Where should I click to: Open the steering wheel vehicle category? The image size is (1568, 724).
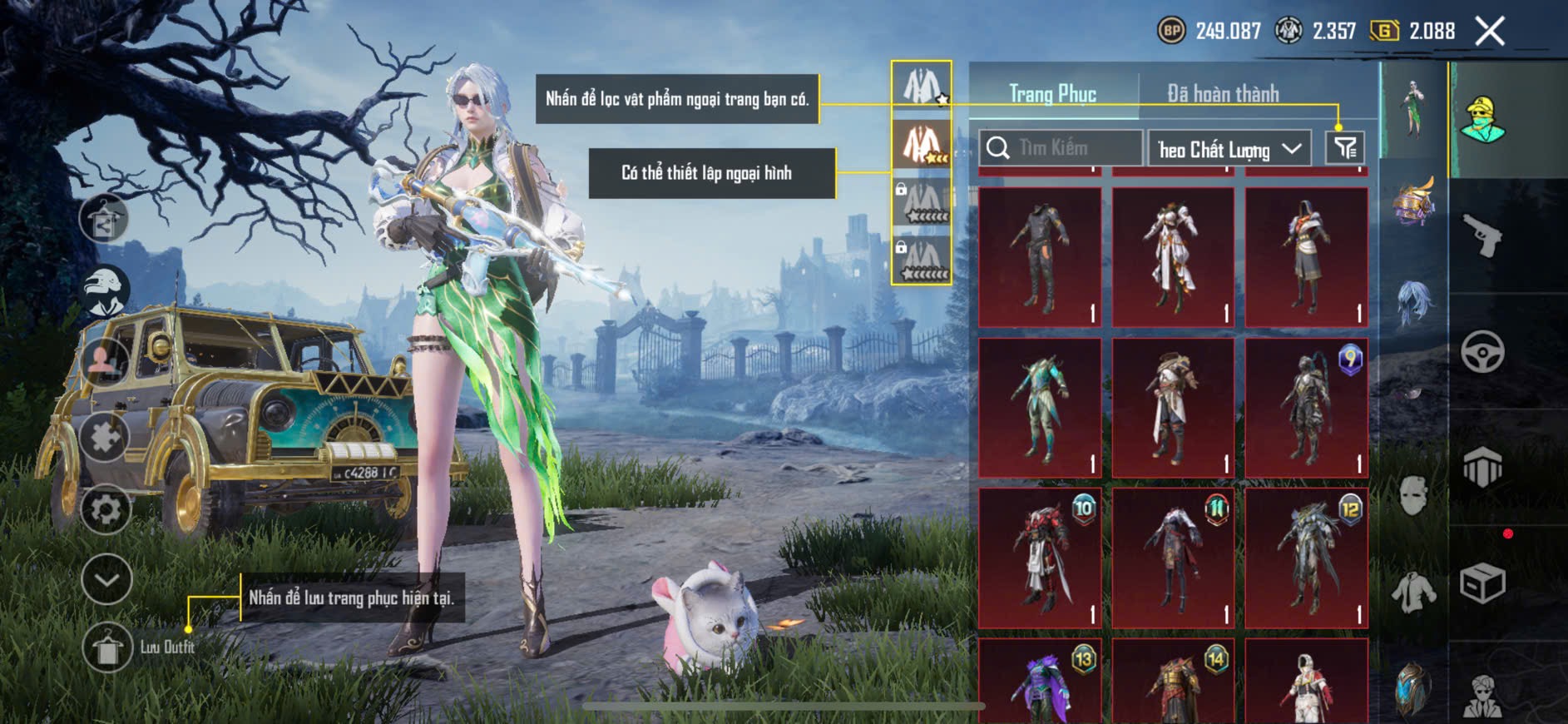coord(1482,351)
